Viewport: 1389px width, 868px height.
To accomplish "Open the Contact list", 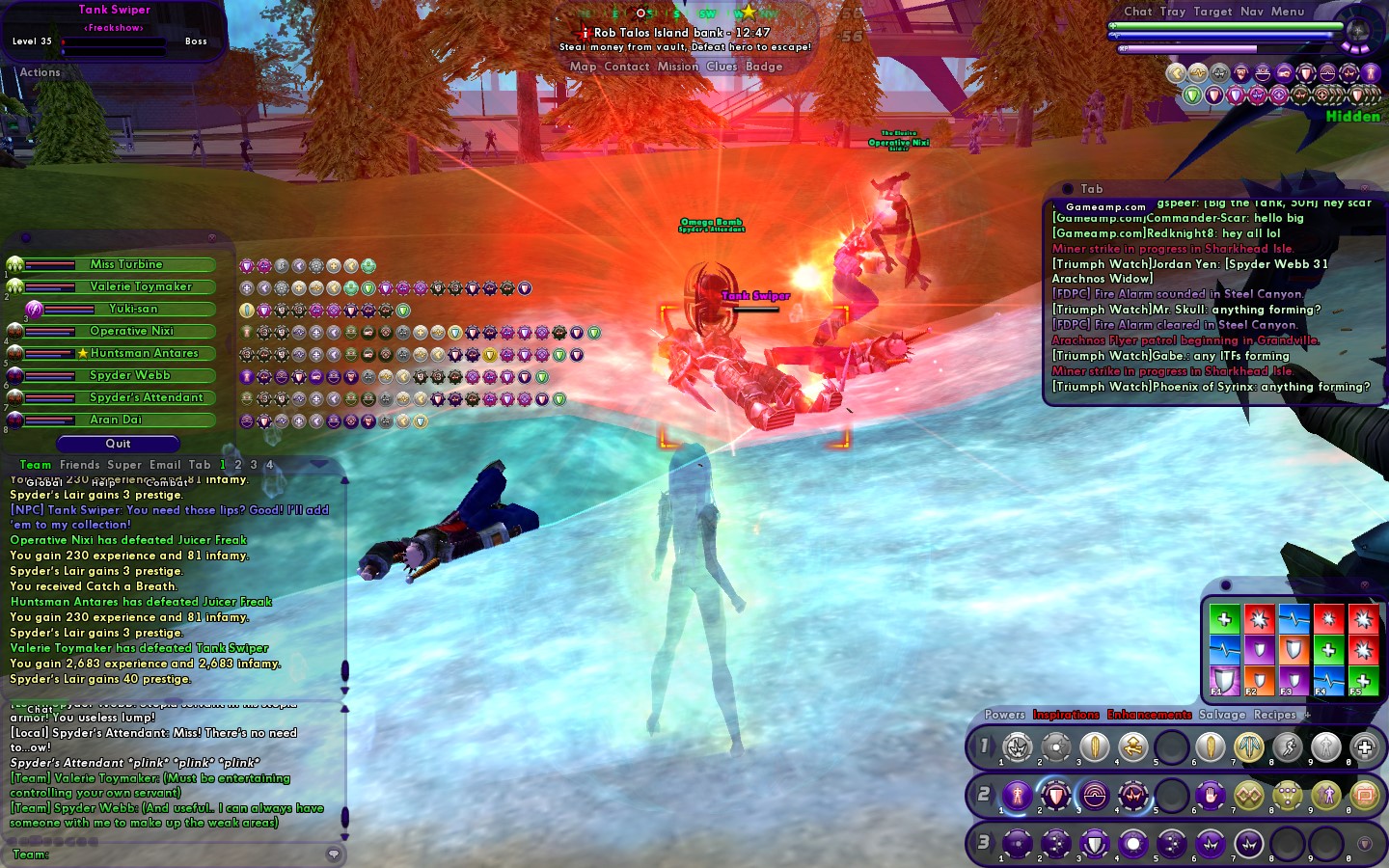I will 626,67.
